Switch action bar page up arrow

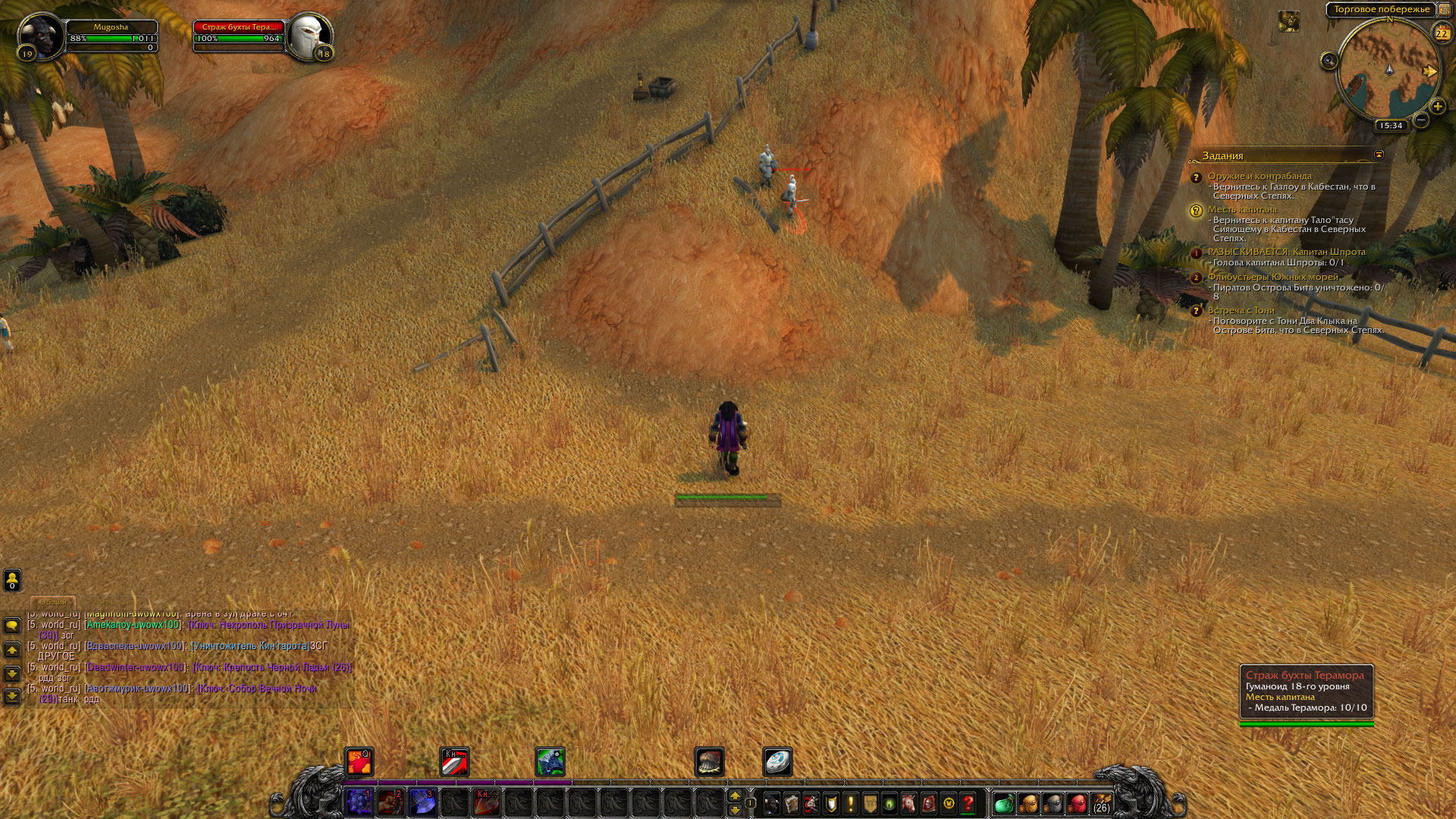734,795
